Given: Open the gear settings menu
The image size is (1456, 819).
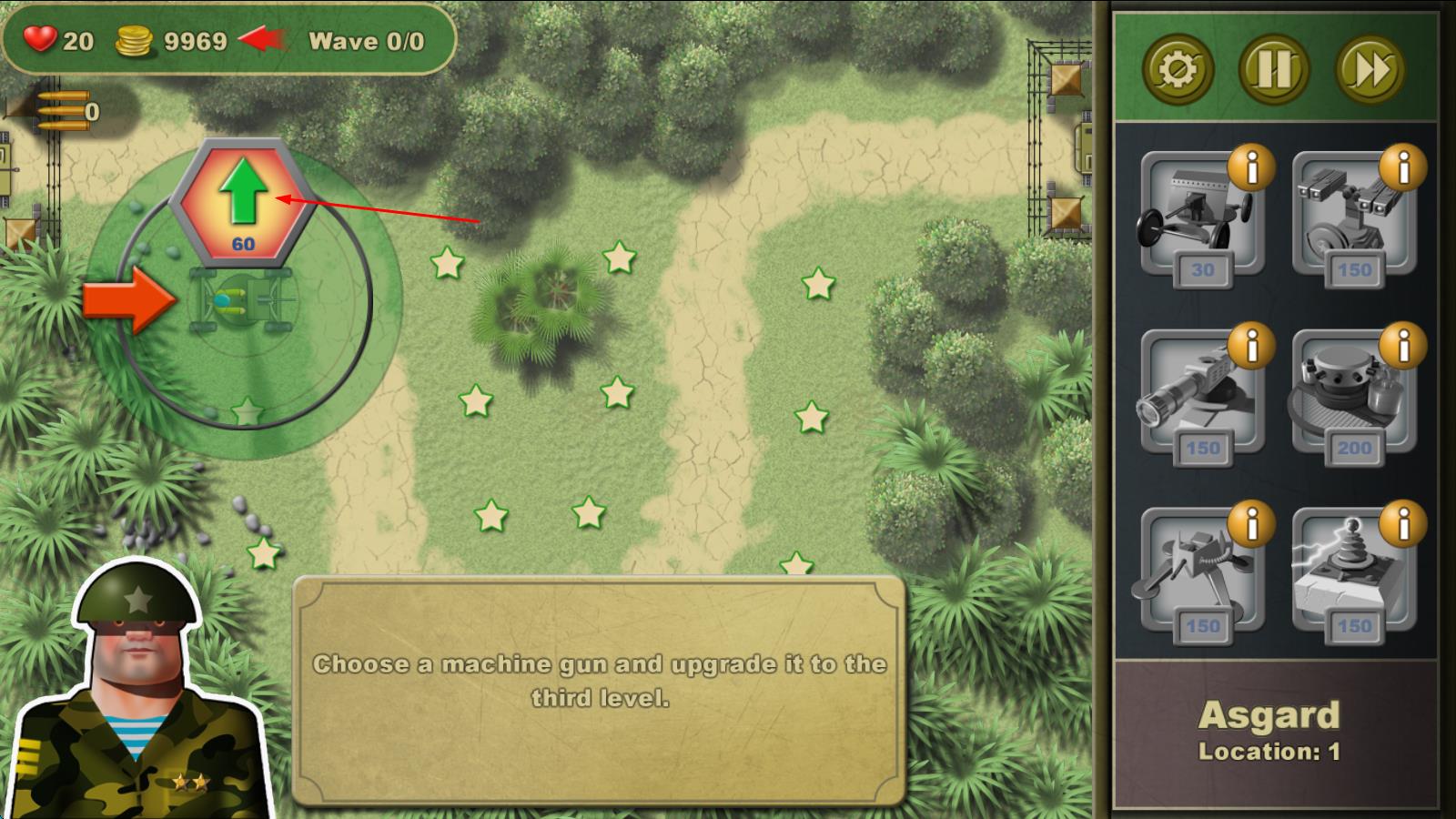Looking at the screenshot, I should pyautogui.click(x=1178, y=69).
